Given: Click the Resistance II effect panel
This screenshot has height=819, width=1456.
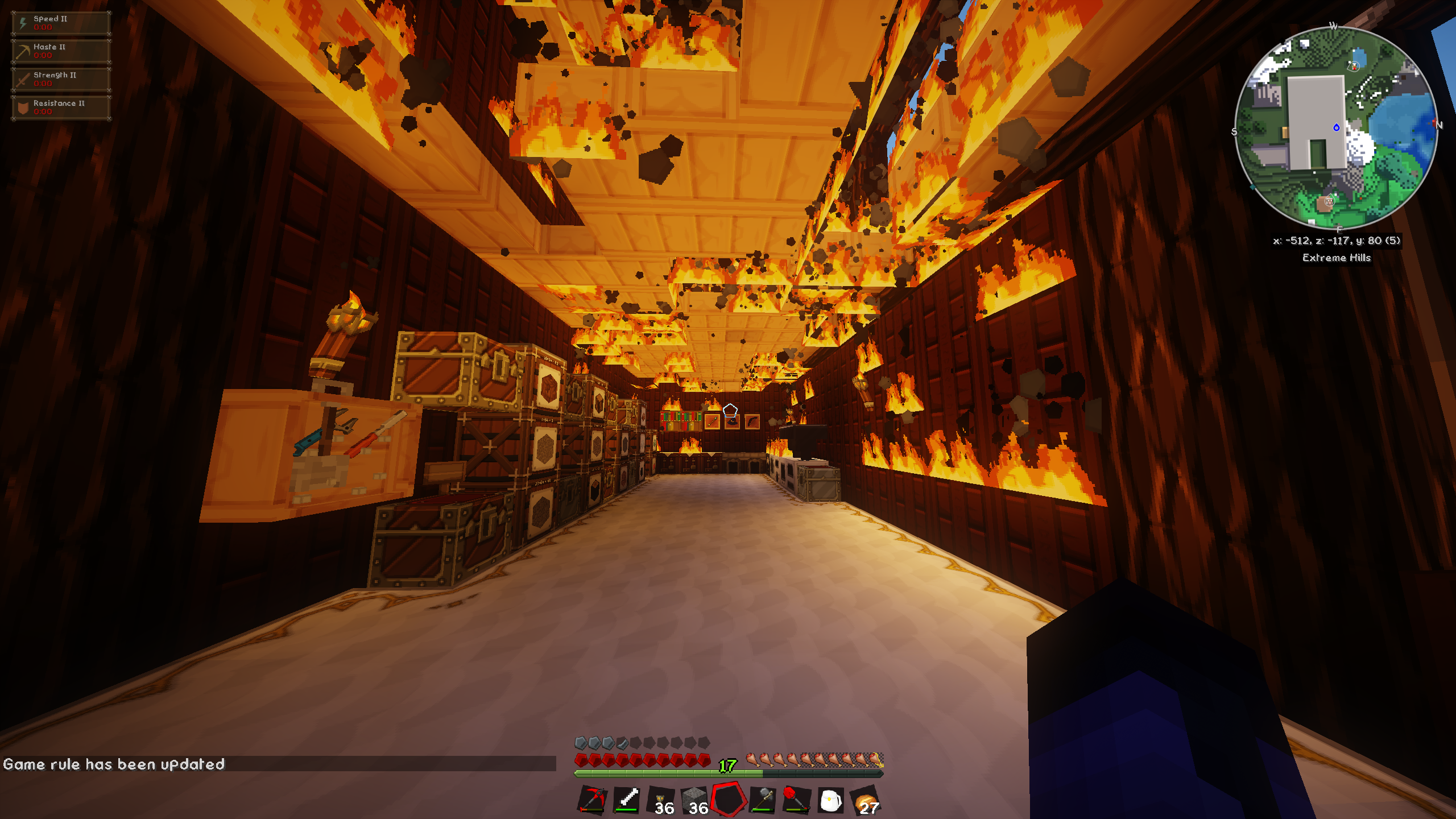Looking at the screenshot, I should 61,107.
